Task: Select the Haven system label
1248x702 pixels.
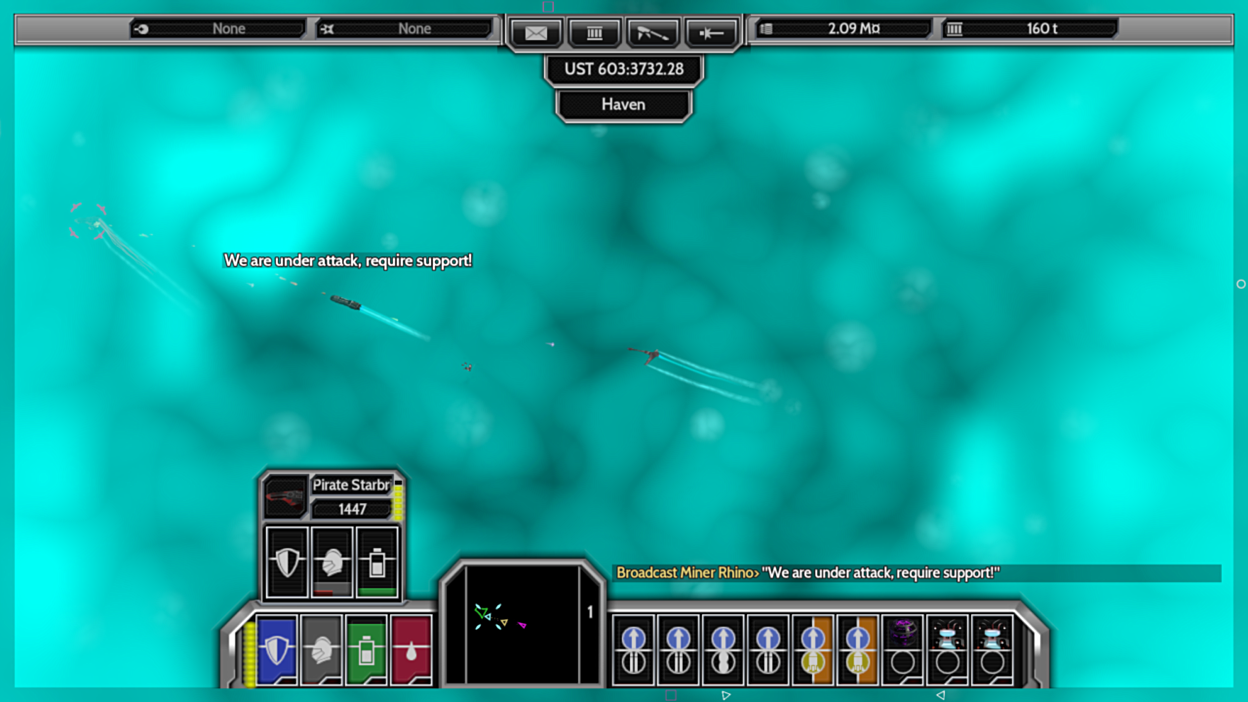Action: click(623, 104)
